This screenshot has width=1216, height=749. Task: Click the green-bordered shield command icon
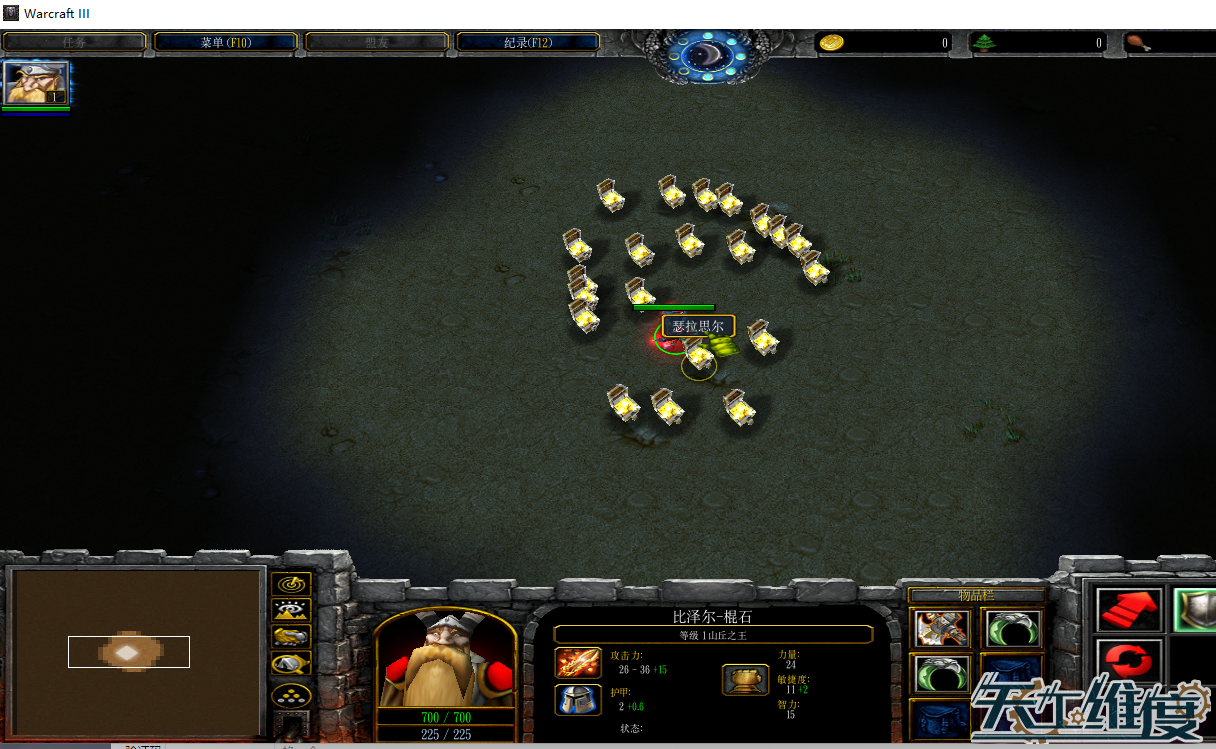[1194, 608]
